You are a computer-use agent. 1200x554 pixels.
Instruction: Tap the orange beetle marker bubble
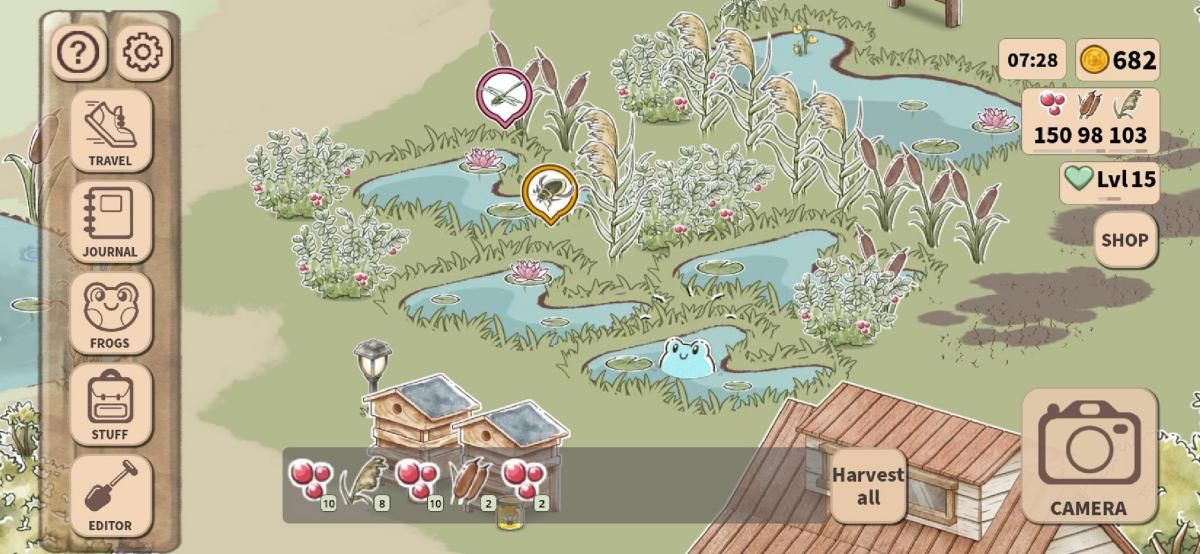pos(549,191)
